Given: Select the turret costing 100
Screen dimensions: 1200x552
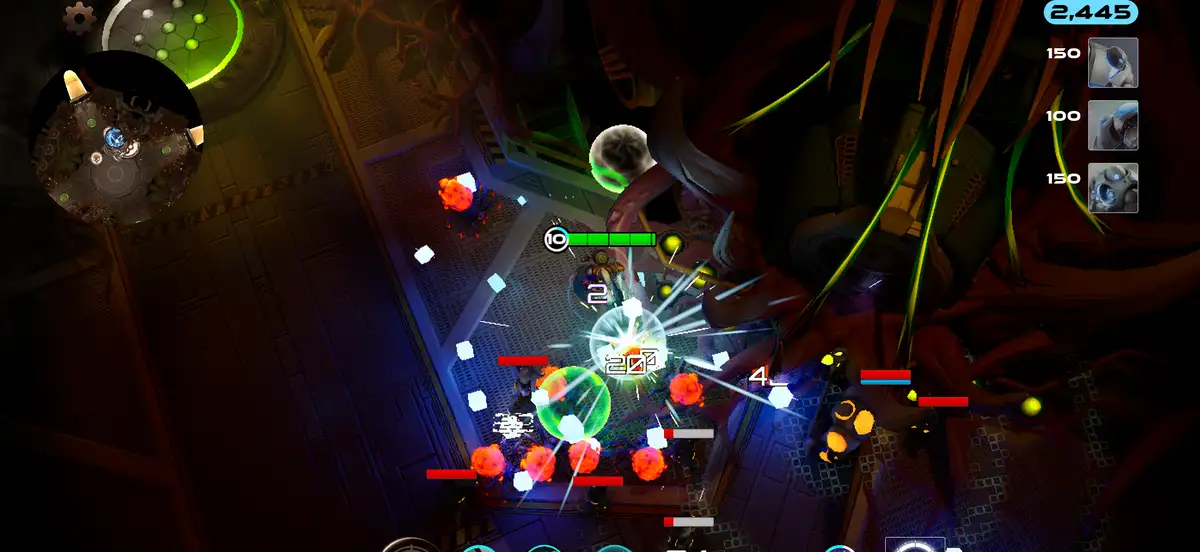Looking at the screenshot, I should pos(1112,125).
